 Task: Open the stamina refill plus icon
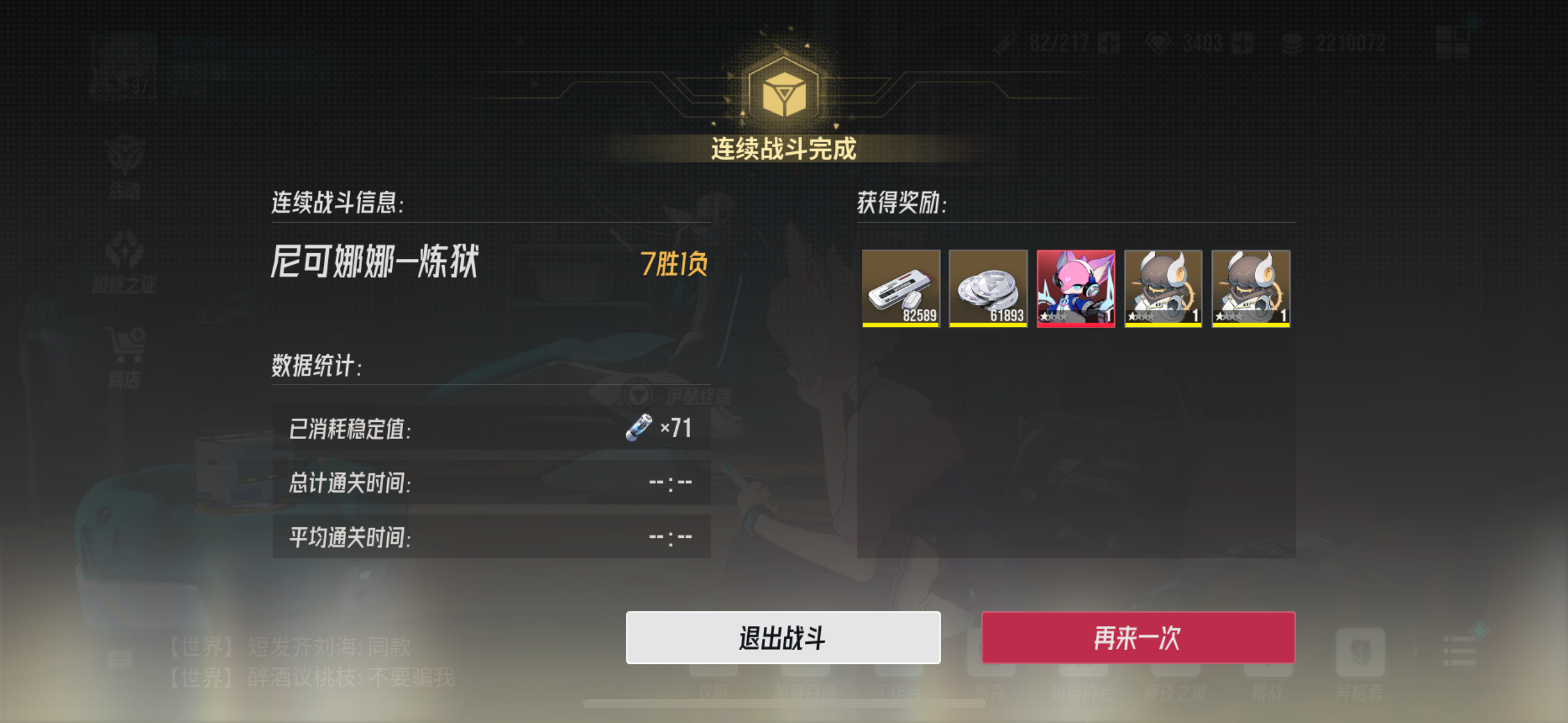(x=1108, y=43)
